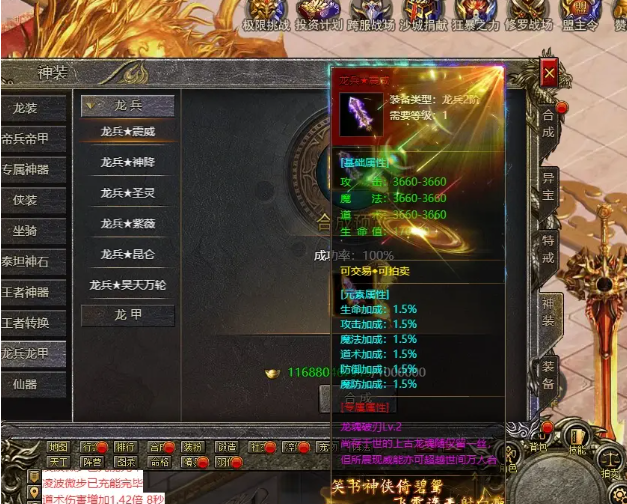The image size is (627, 504).
Task: Select the 龙装 category
Action: click(28, 108)
